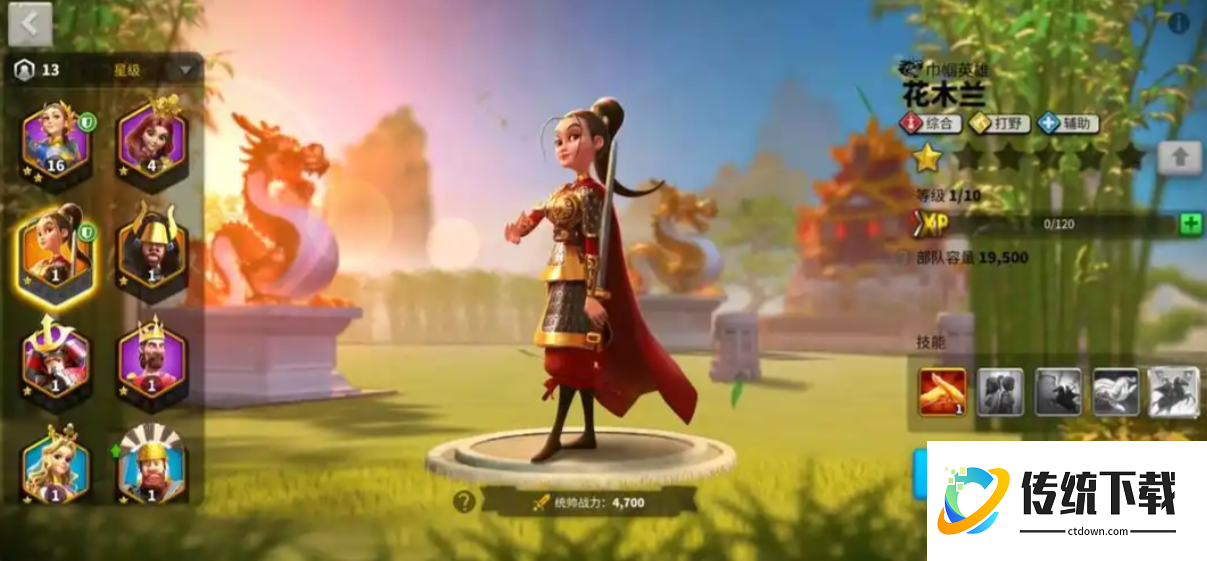
Task: Open the 星级 sort dropdown
Action: click(x=185, y=70)
